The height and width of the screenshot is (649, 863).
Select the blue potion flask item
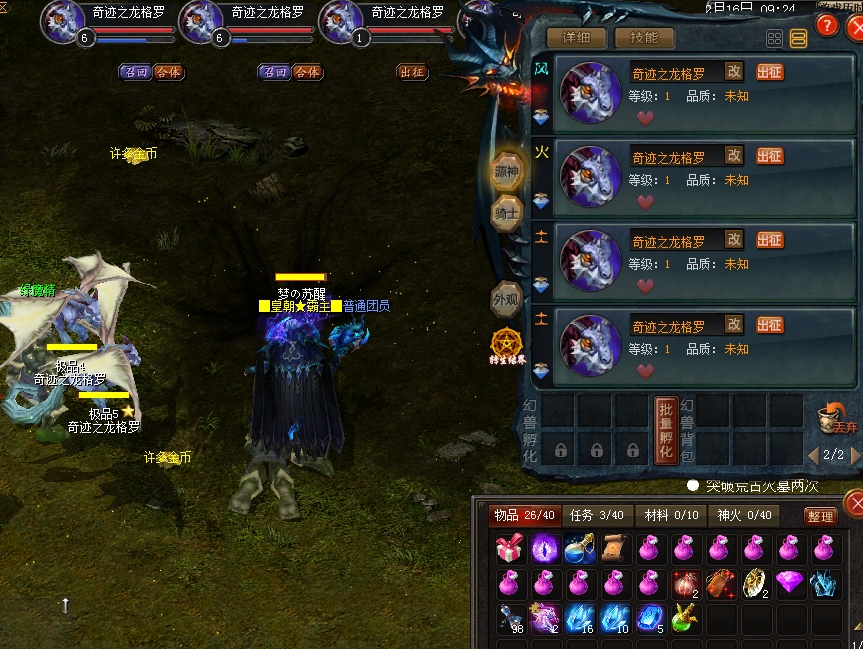coord(581,549)
